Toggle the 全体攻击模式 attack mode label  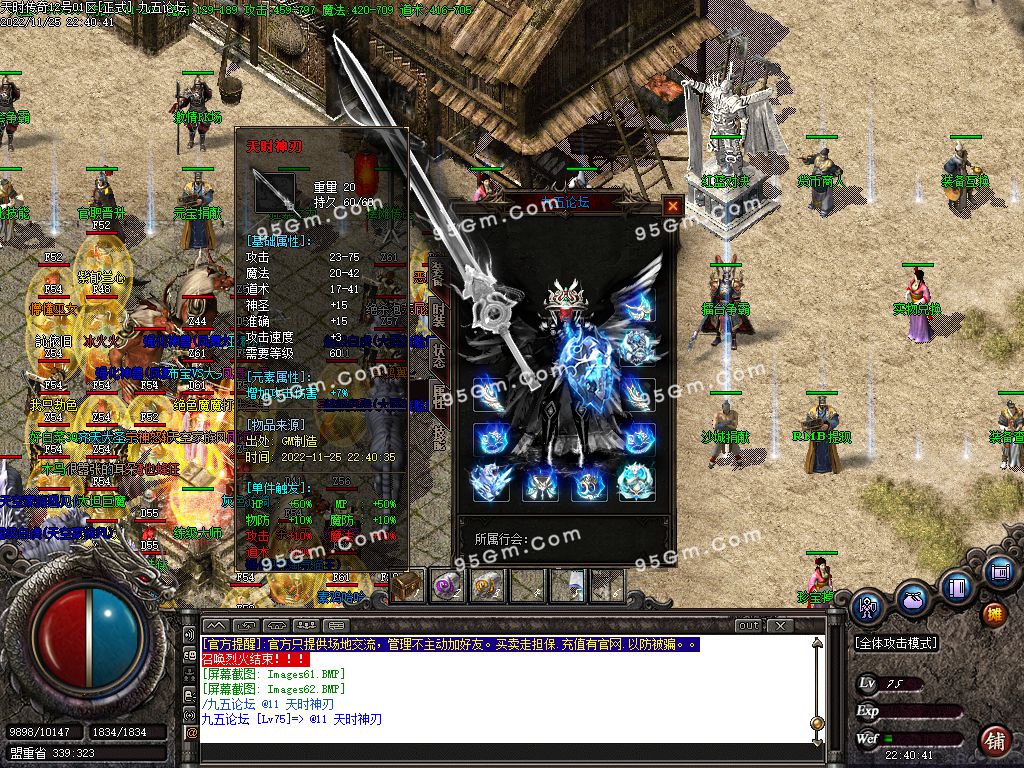897,644
